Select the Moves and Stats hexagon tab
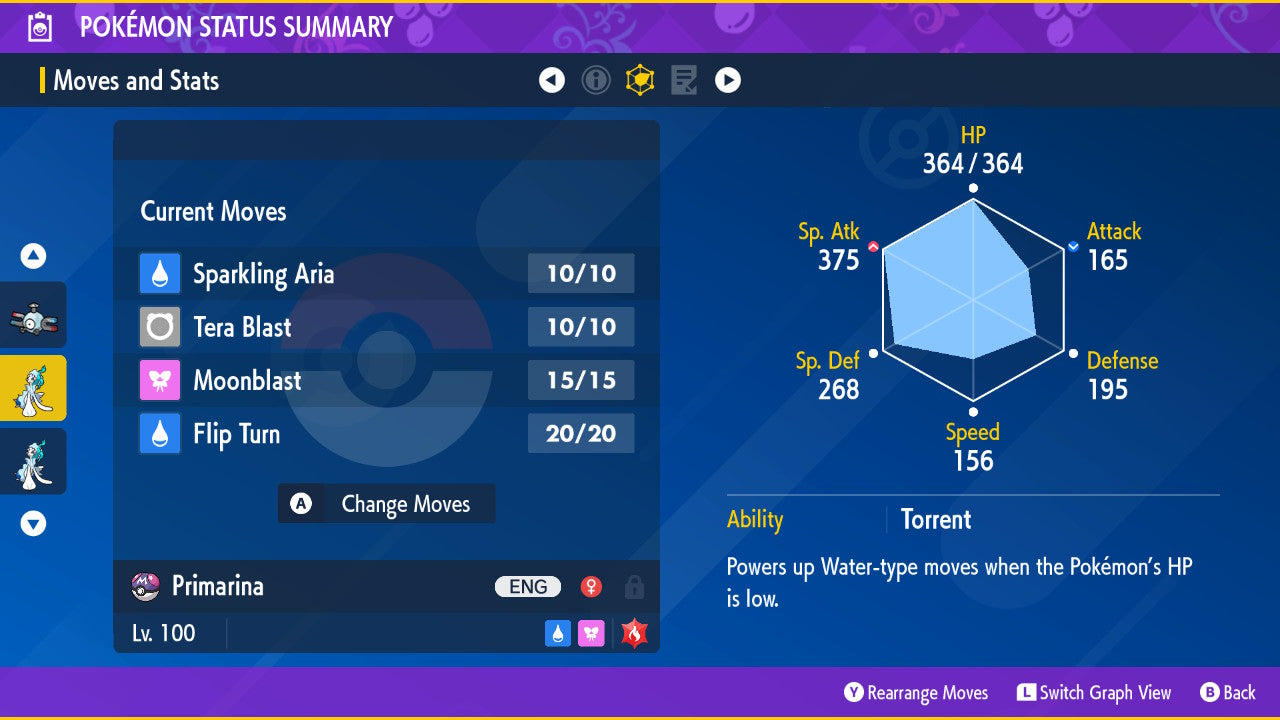The height and width of the screenshot is (720, 1280). [x=640, y=80]
